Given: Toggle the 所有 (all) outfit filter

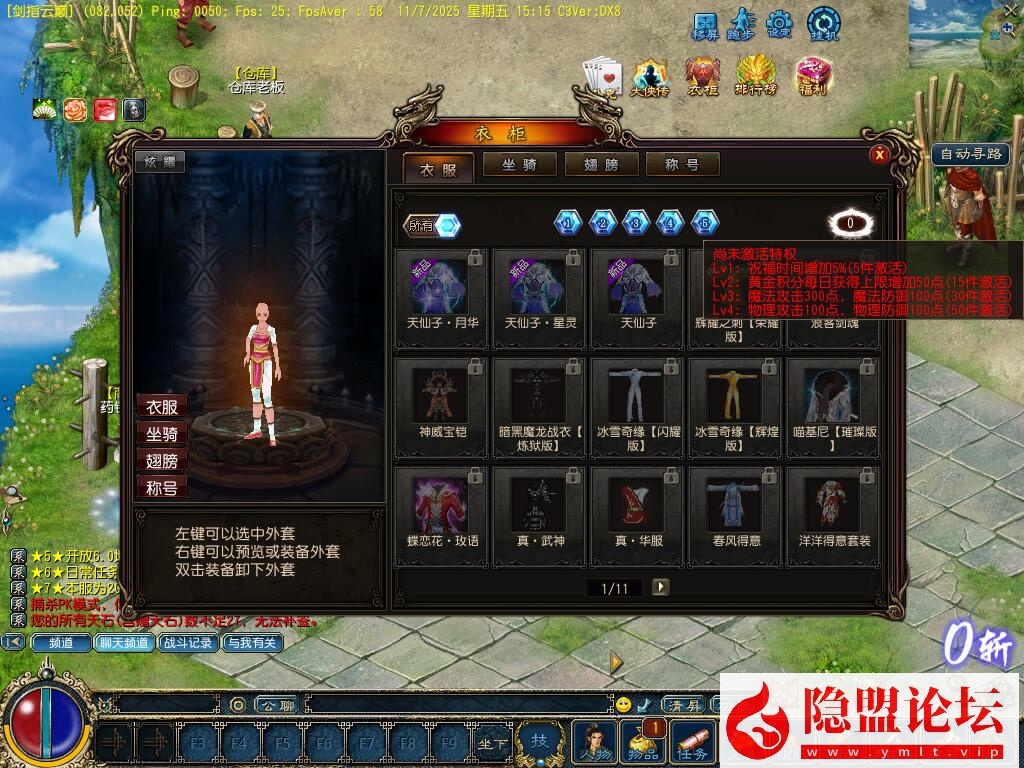Looking at the screenshot, I should pos(433,226).
